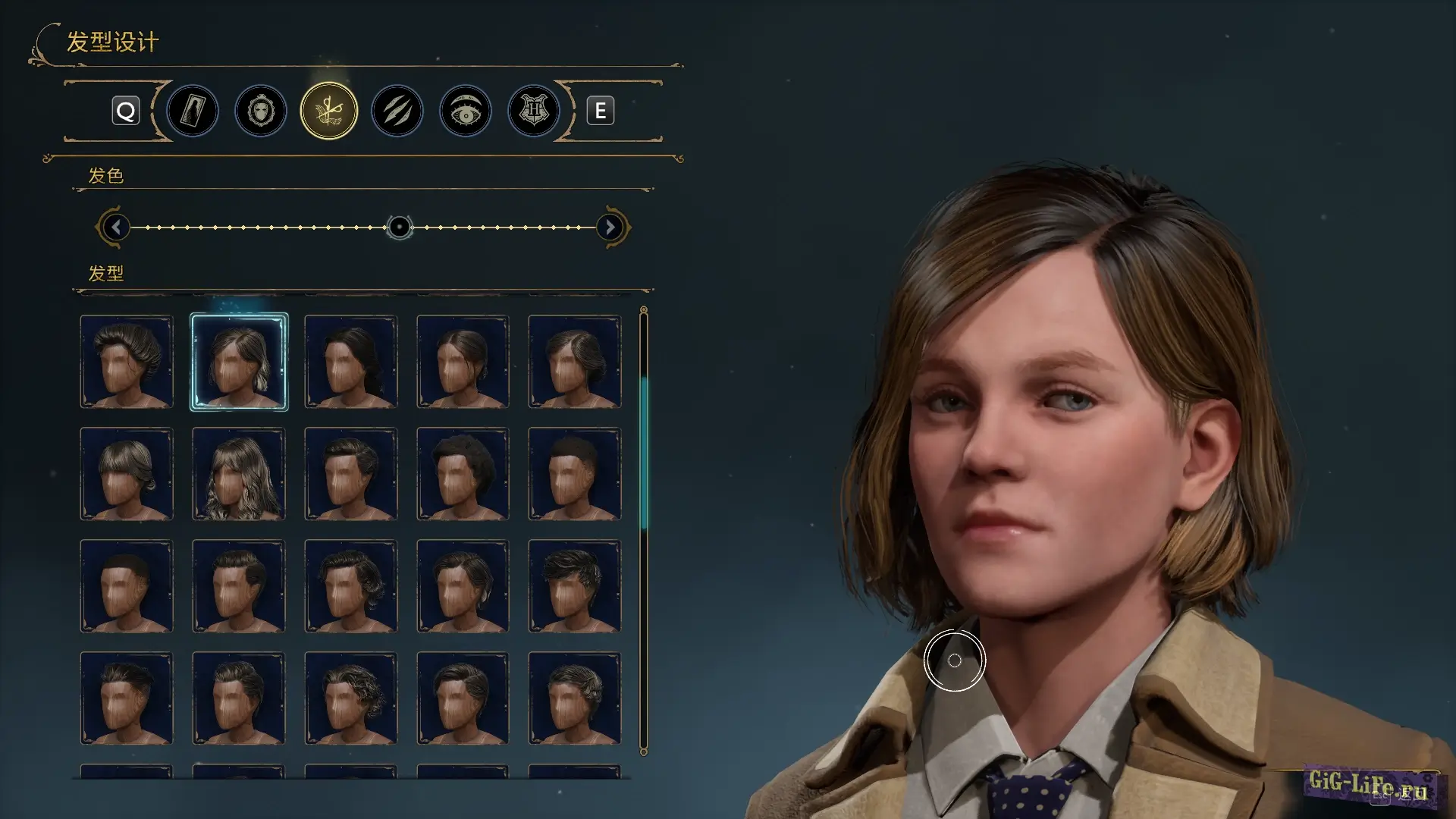
Task: Pick the slicked-back hairstyle in first slot
Action: point(127,362)
